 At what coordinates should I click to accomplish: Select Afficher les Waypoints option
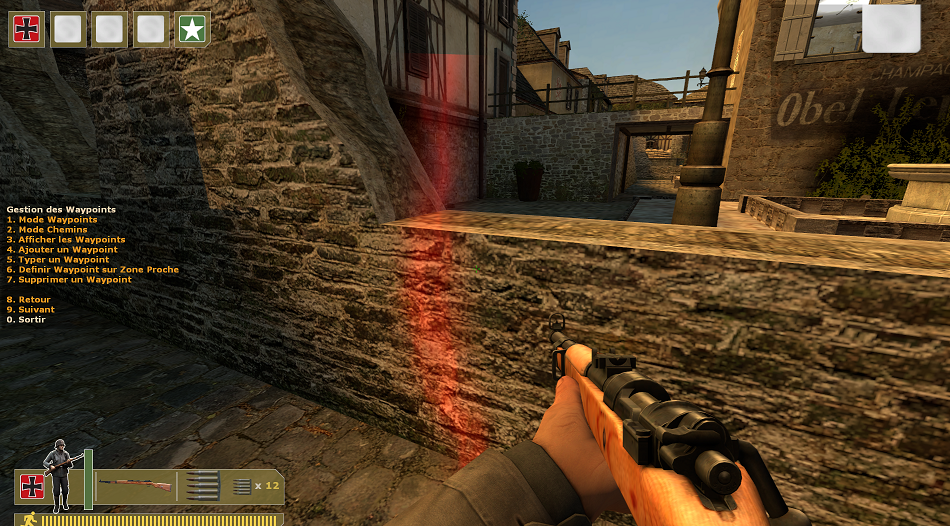pyautogui.click(x=66, y=240)
